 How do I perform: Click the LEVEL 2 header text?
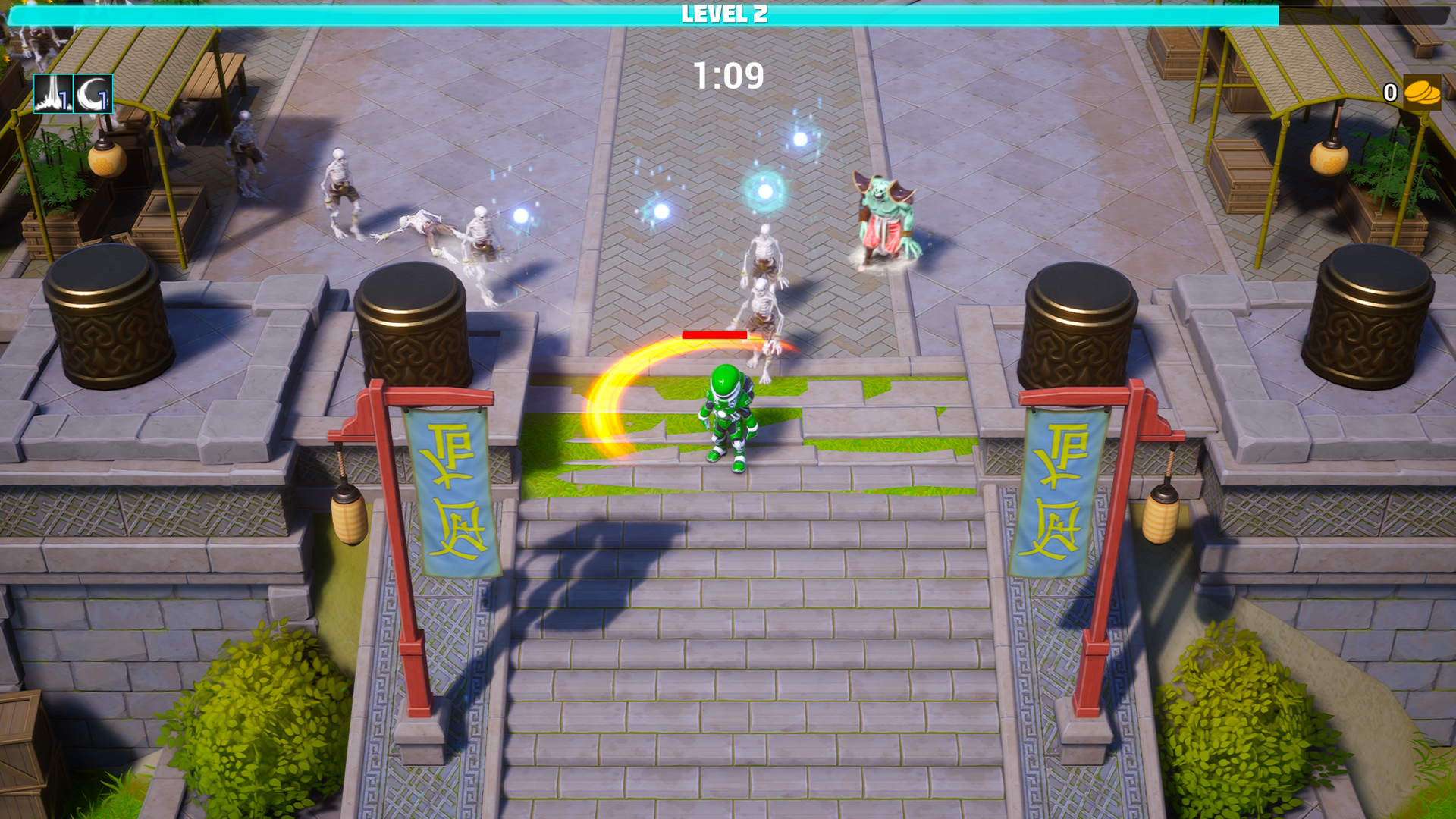(723, 14)
